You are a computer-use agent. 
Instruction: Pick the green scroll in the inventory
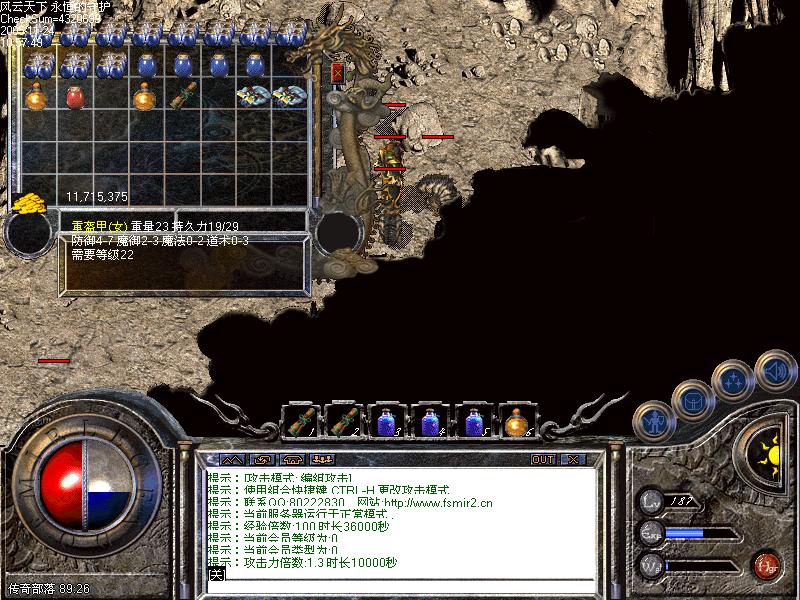(x=182, y=98)
